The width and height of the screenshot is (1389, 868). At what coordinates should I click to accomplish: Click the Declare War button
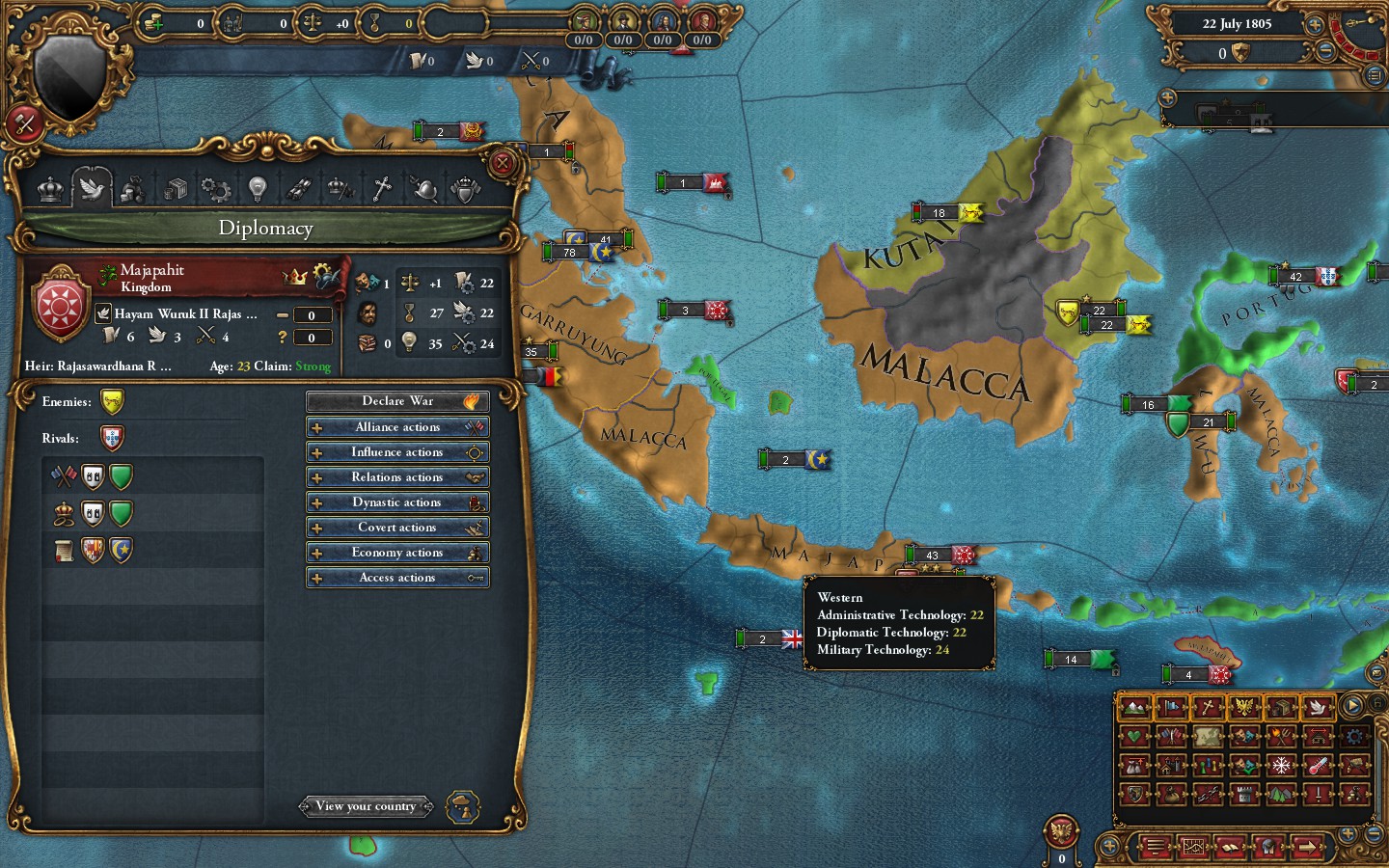click(x=397, y=401)
